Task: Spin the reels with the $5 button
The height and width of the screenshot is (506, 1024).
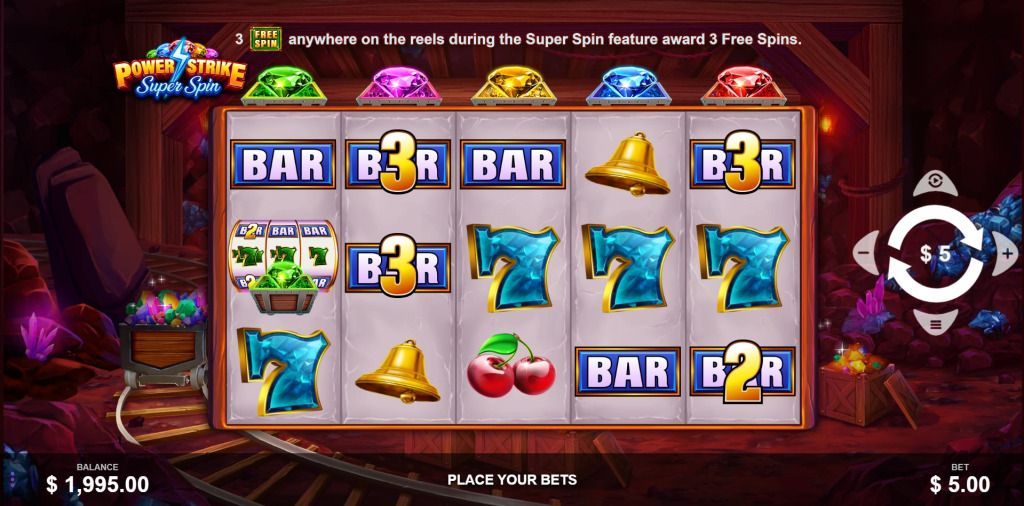Action: (936, 254)
